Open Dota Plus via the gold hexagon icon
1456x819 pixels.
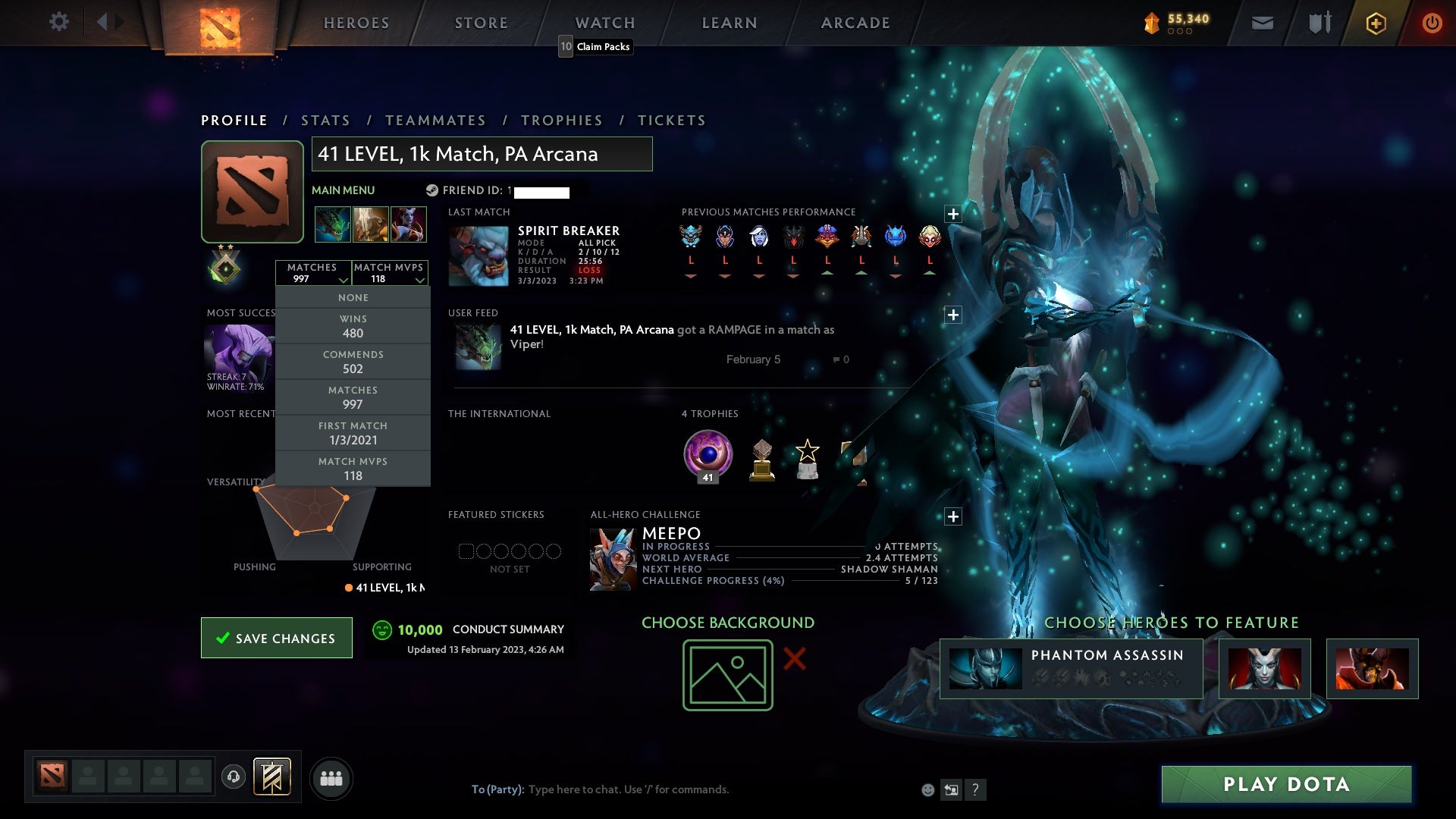coord(1375,23)
